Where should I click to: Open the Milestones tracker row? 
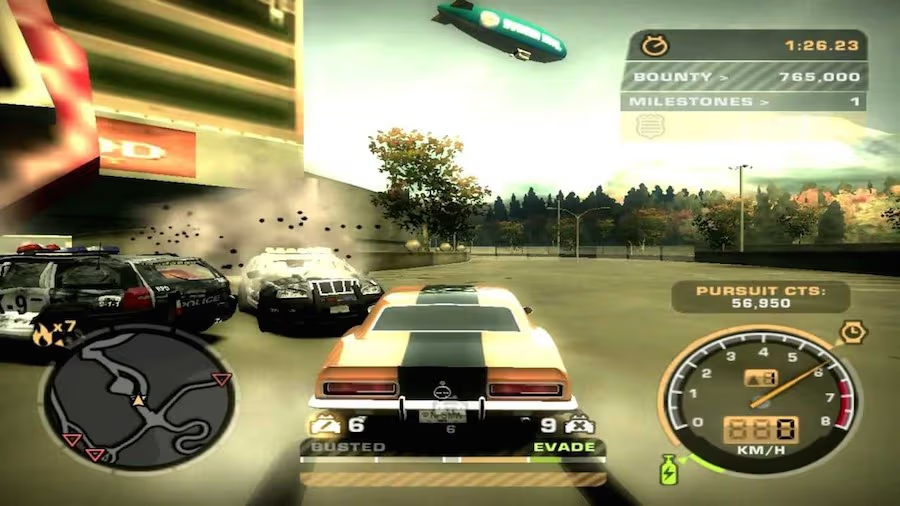click(x=743, y=101)
